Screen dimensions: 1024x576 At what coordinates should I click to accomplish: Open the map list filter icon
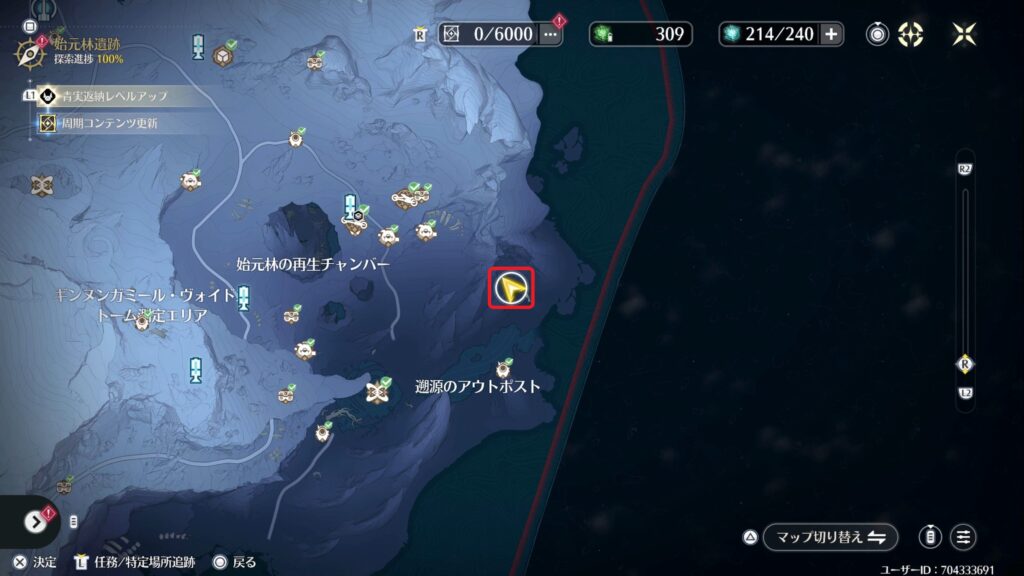coord(963,537)
